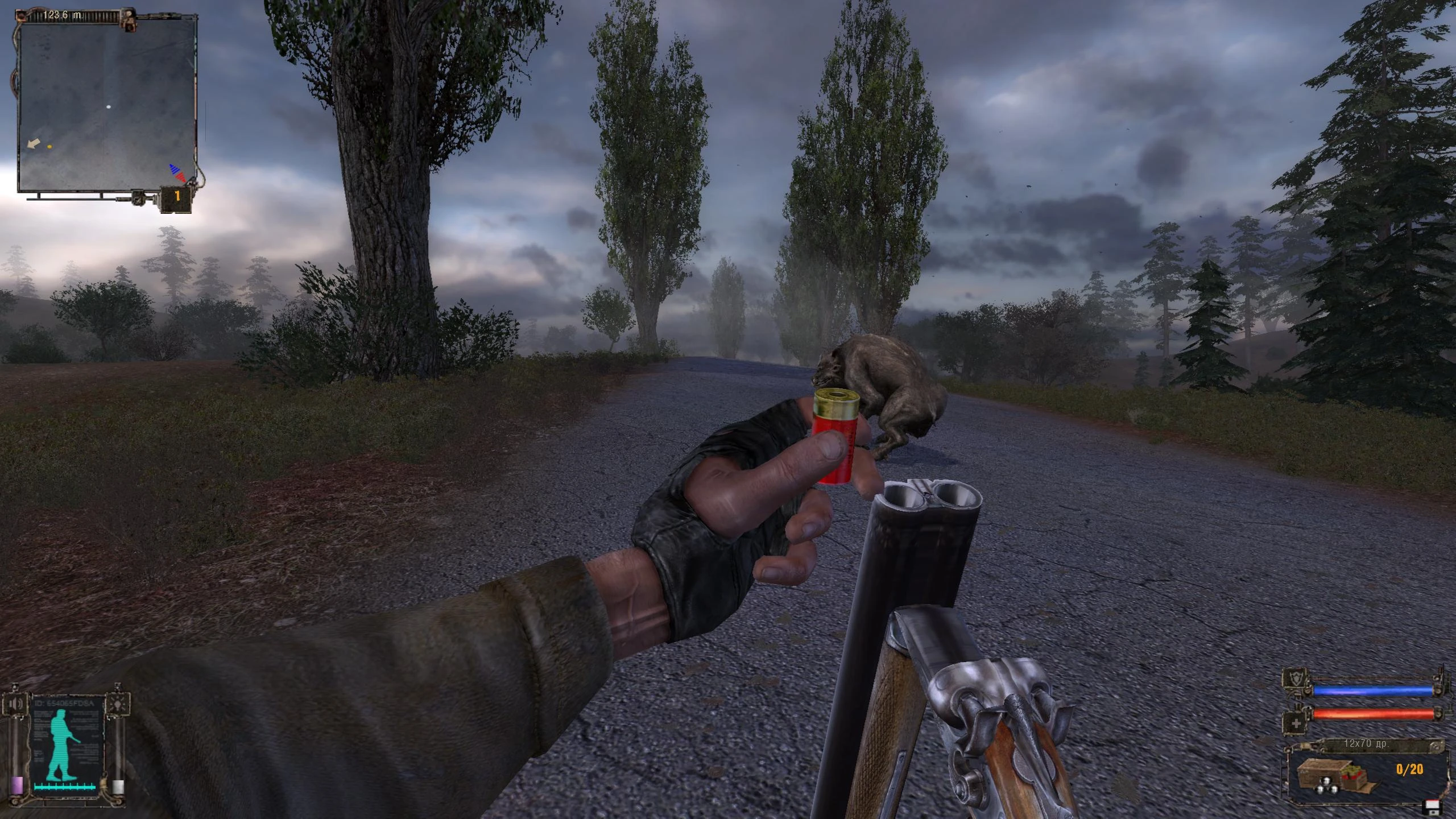The width and height of the screenshot is (1456, 819).
Task: Click the lightbulb visibility indicator icon
Action: pyautogui.click(x=118, y=704)
